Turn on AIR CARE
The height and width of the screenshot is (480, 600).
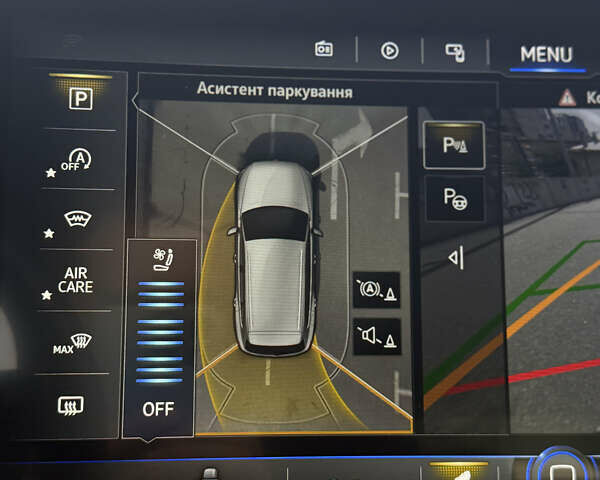coord(78,281)
